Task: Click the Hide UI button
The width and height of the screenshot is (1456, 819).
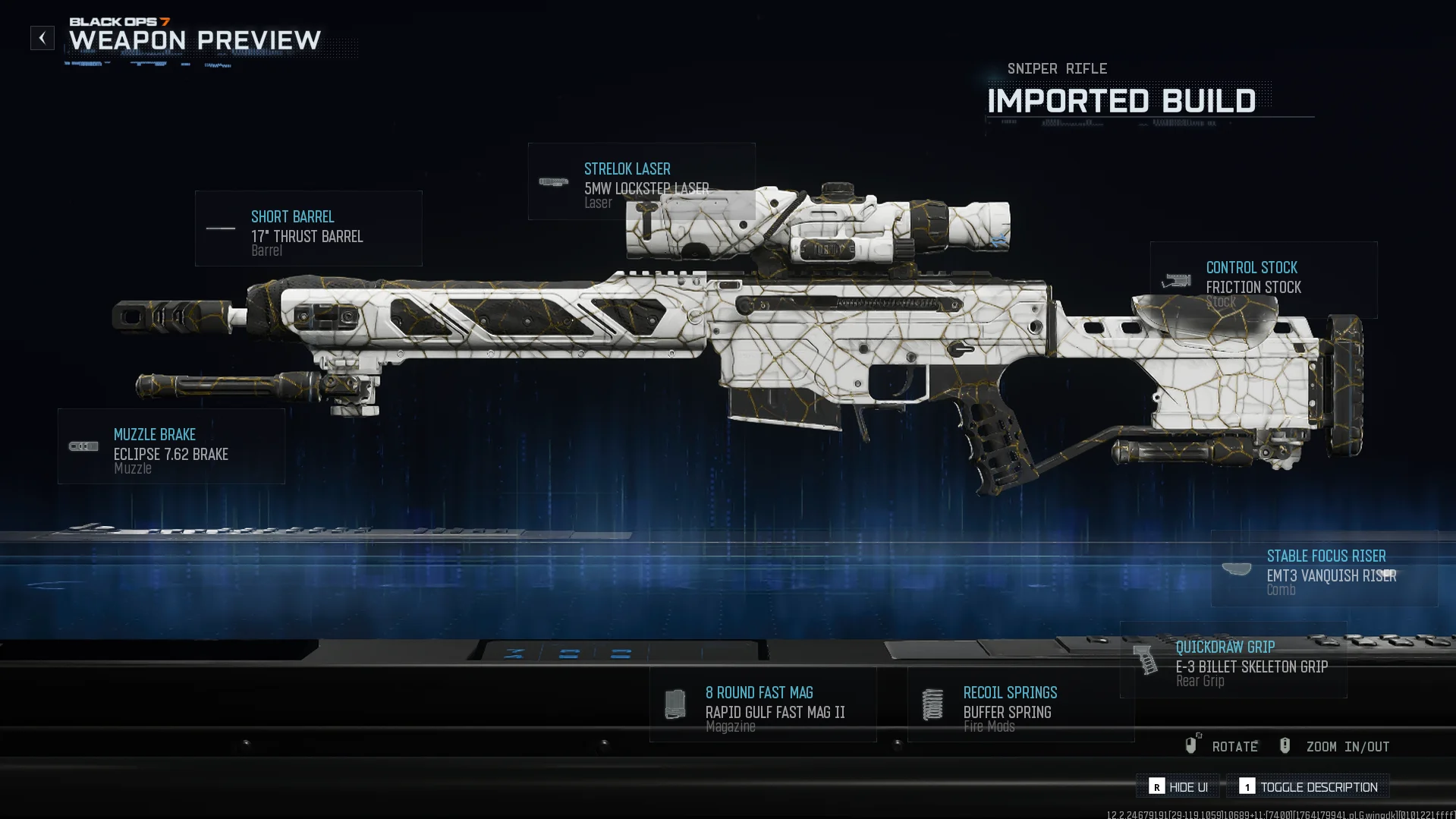Action: (x=1178, y=786)
